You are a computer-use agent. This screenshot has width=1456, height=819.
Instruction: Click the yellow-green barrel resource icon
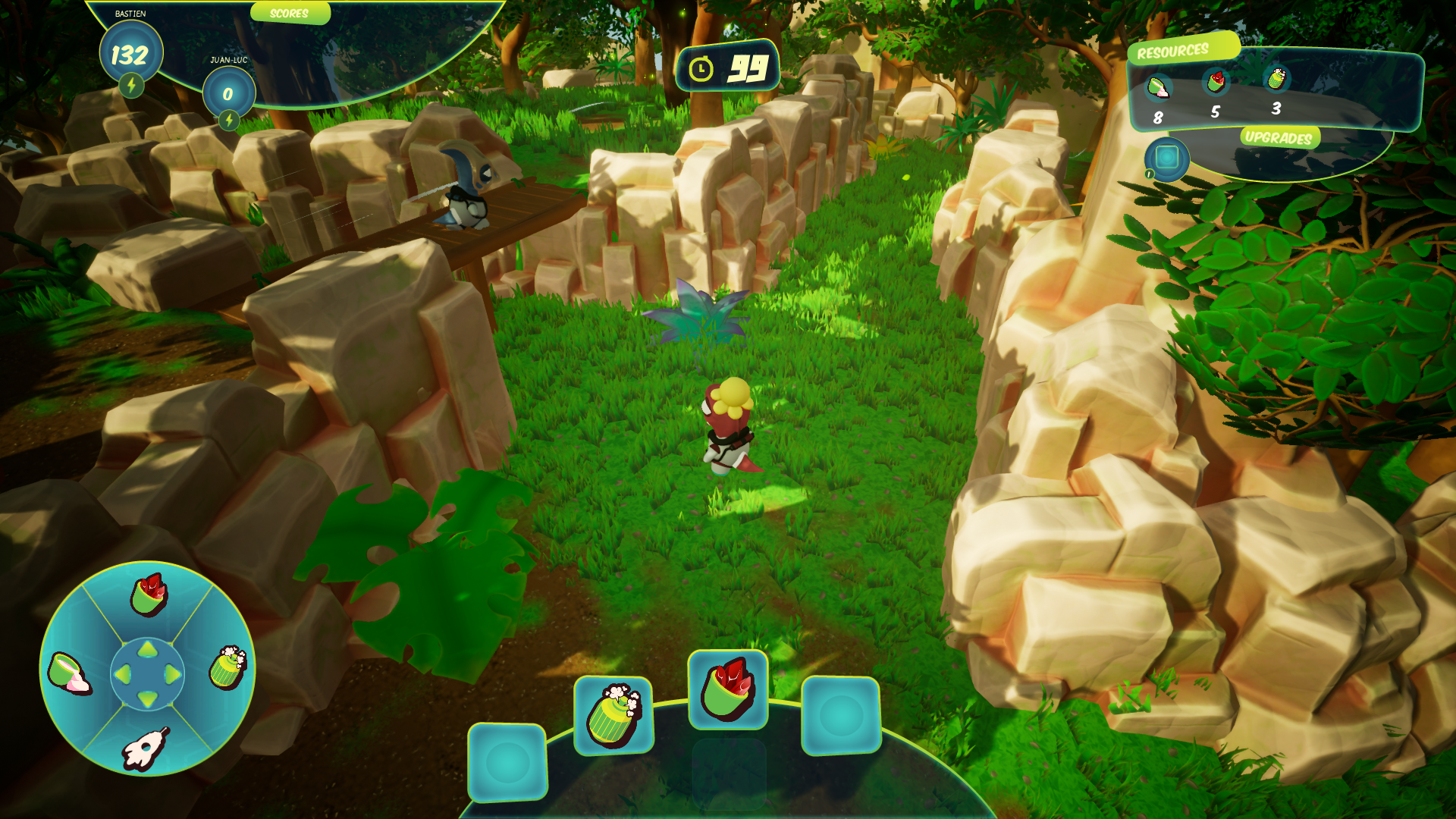(1276, 78)
